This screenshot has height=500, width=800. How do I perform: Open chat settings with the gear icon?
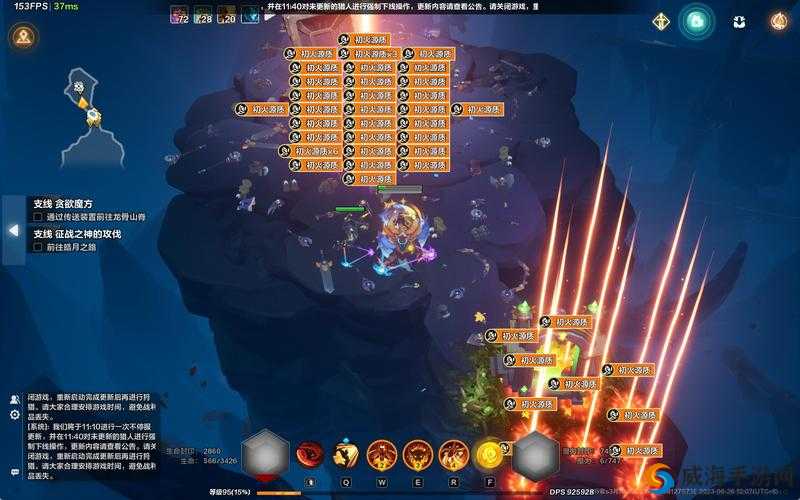pos(15,414)
